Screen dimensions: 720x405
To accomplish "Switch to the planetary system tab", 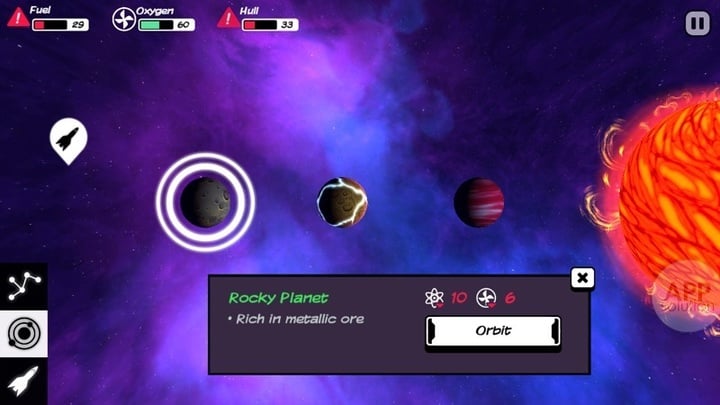I will (22, 333).
